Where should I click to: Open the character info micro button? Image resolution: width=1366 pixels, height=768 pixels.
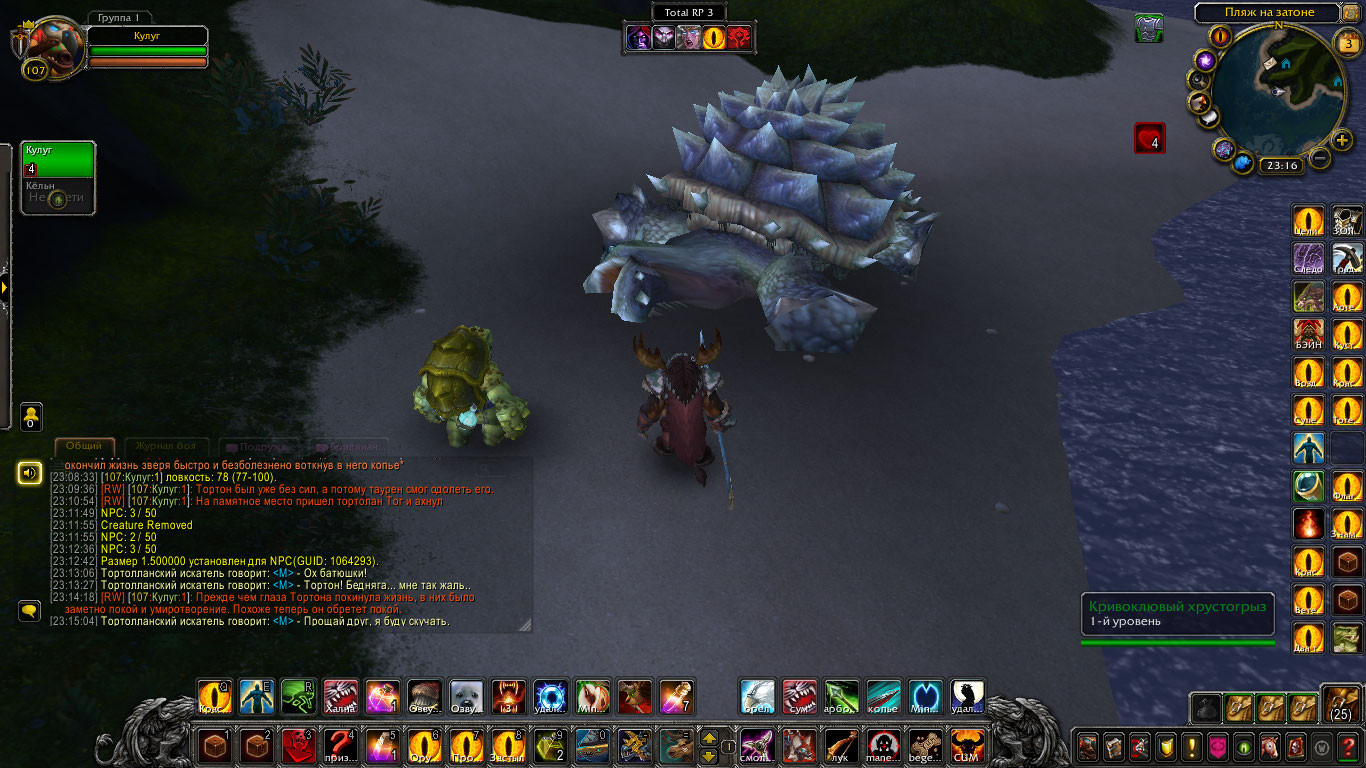[1087, 746]
